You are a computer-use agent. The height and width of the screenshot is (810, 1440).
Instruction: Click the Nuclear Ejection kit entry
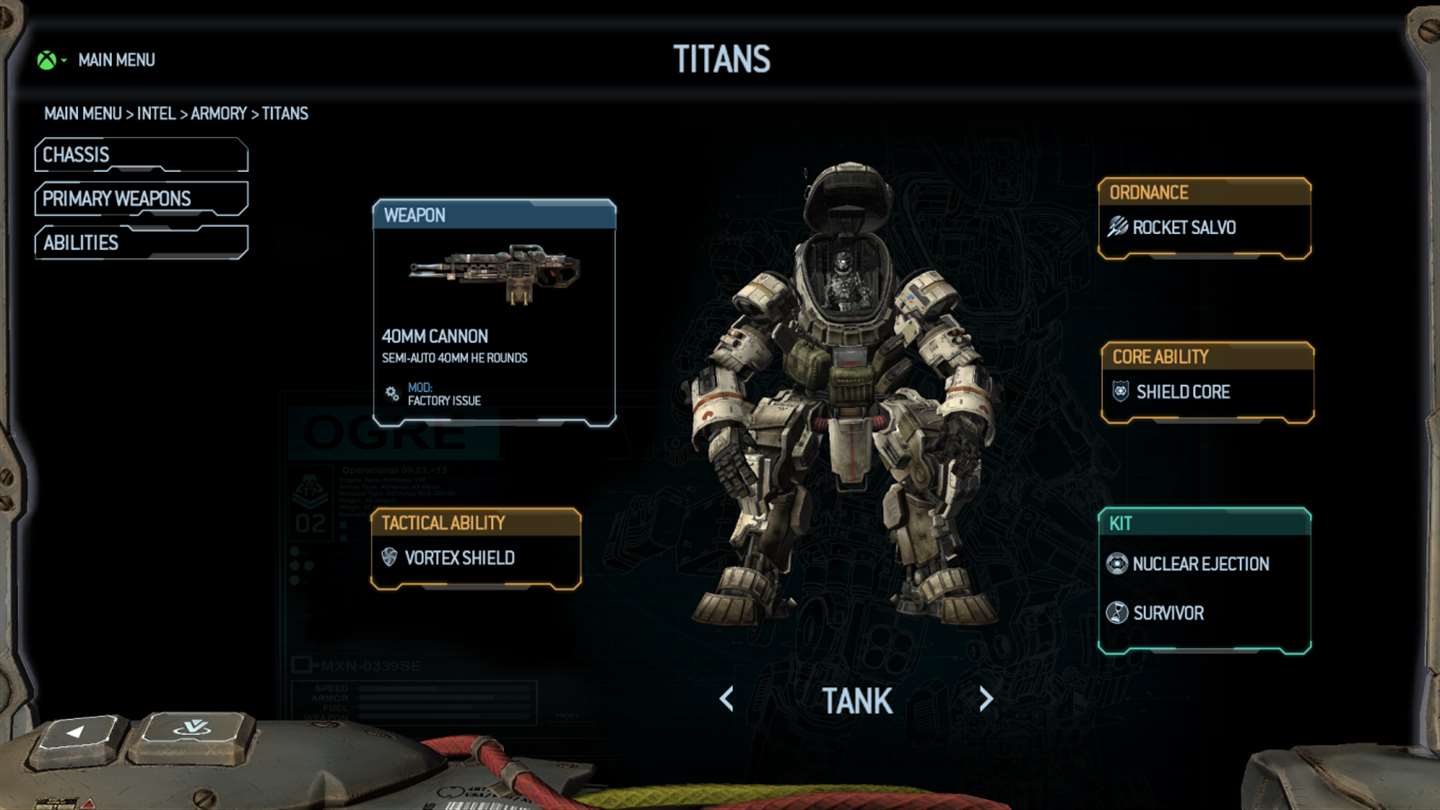[1200, 564]
